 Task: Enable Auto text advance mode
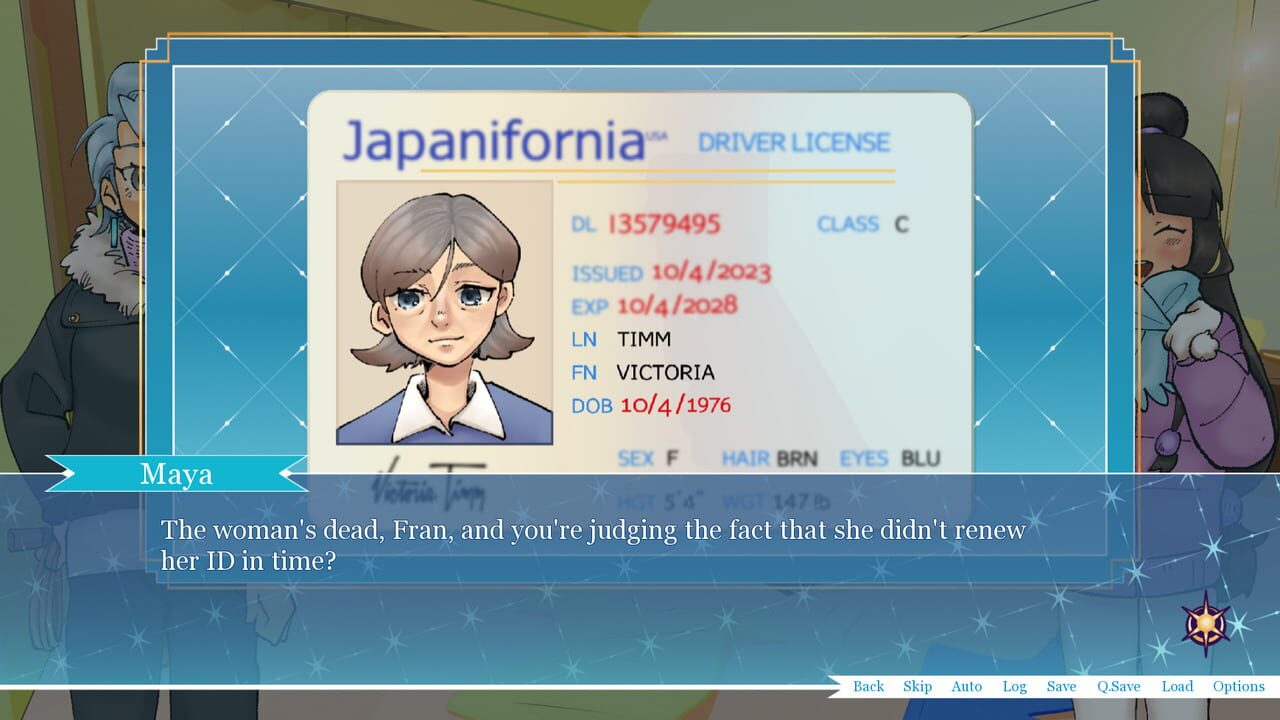coord(966,686)
